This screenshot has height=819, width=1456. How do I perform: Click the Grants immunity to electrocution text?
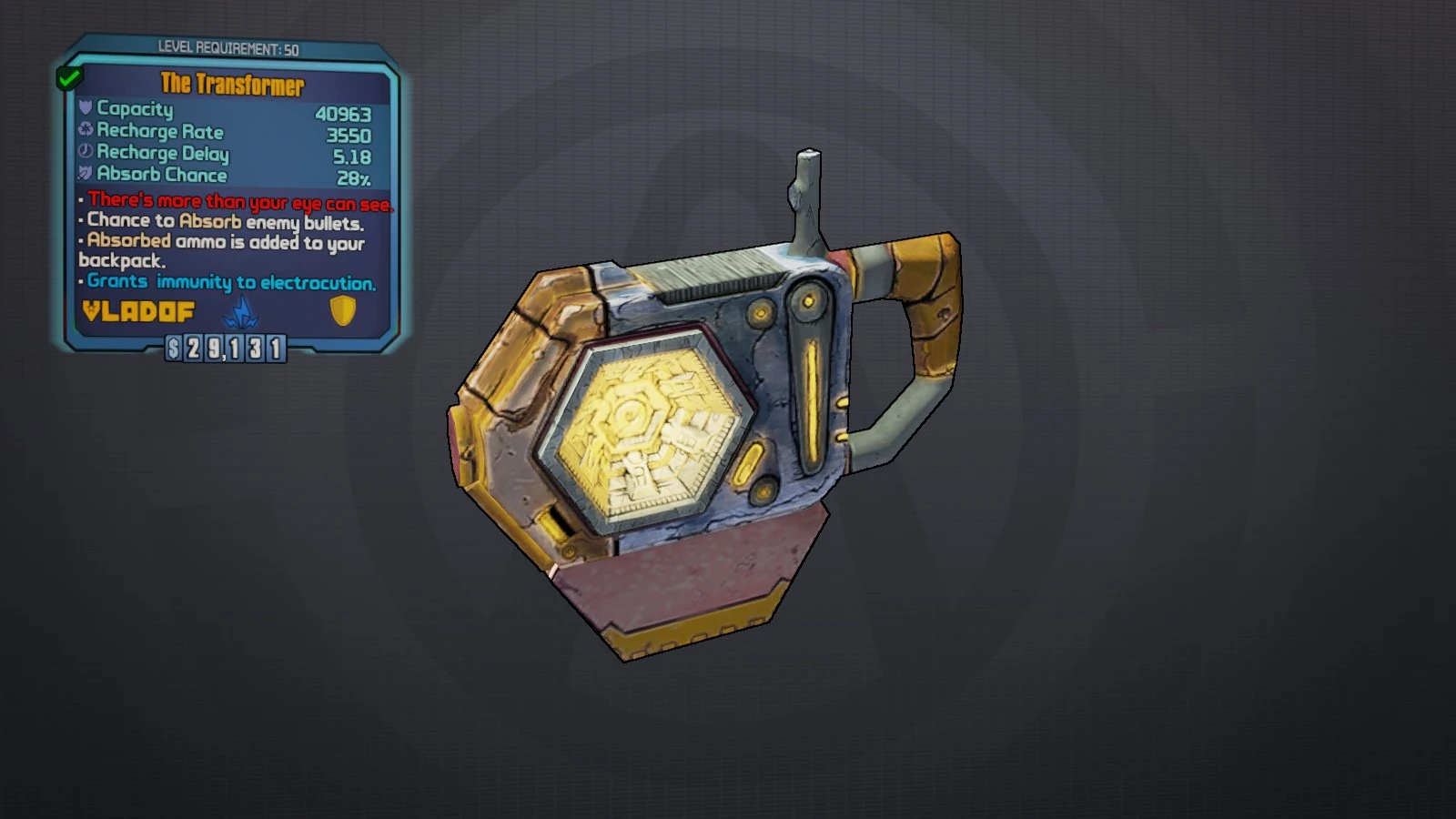click(230, 282)
